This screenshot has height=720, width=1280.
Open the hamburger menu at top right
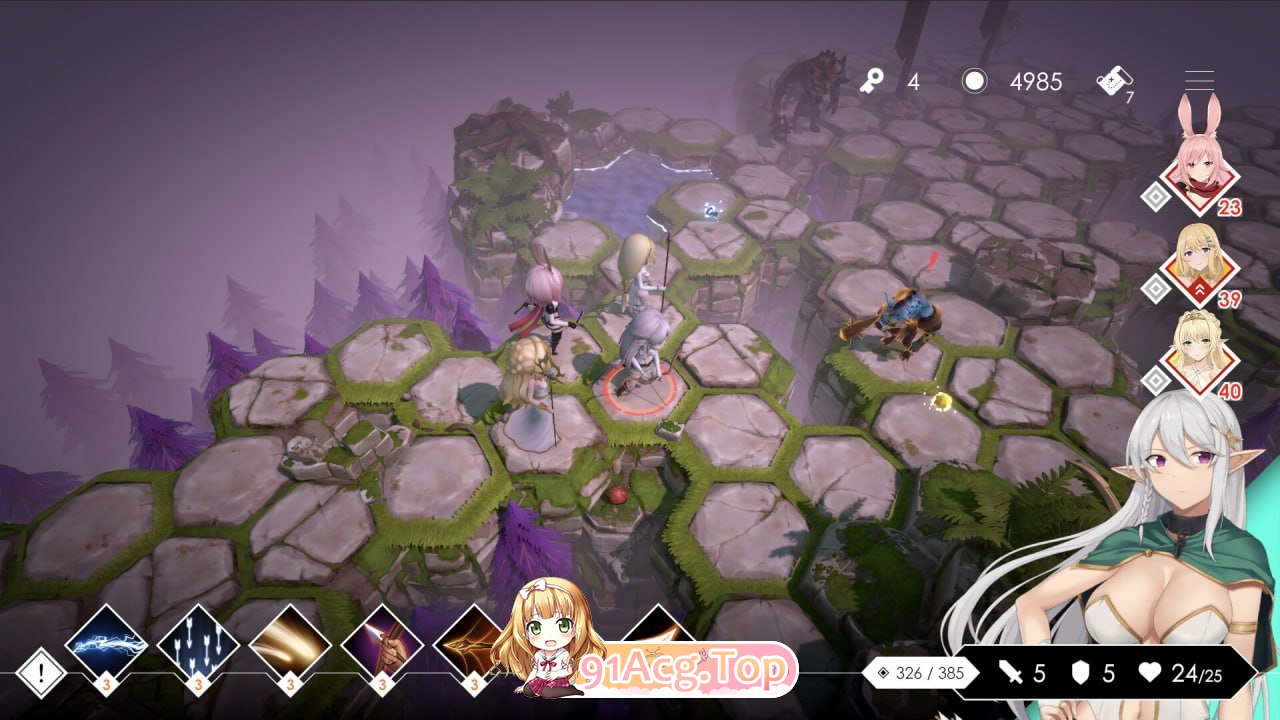point(1199,80)
